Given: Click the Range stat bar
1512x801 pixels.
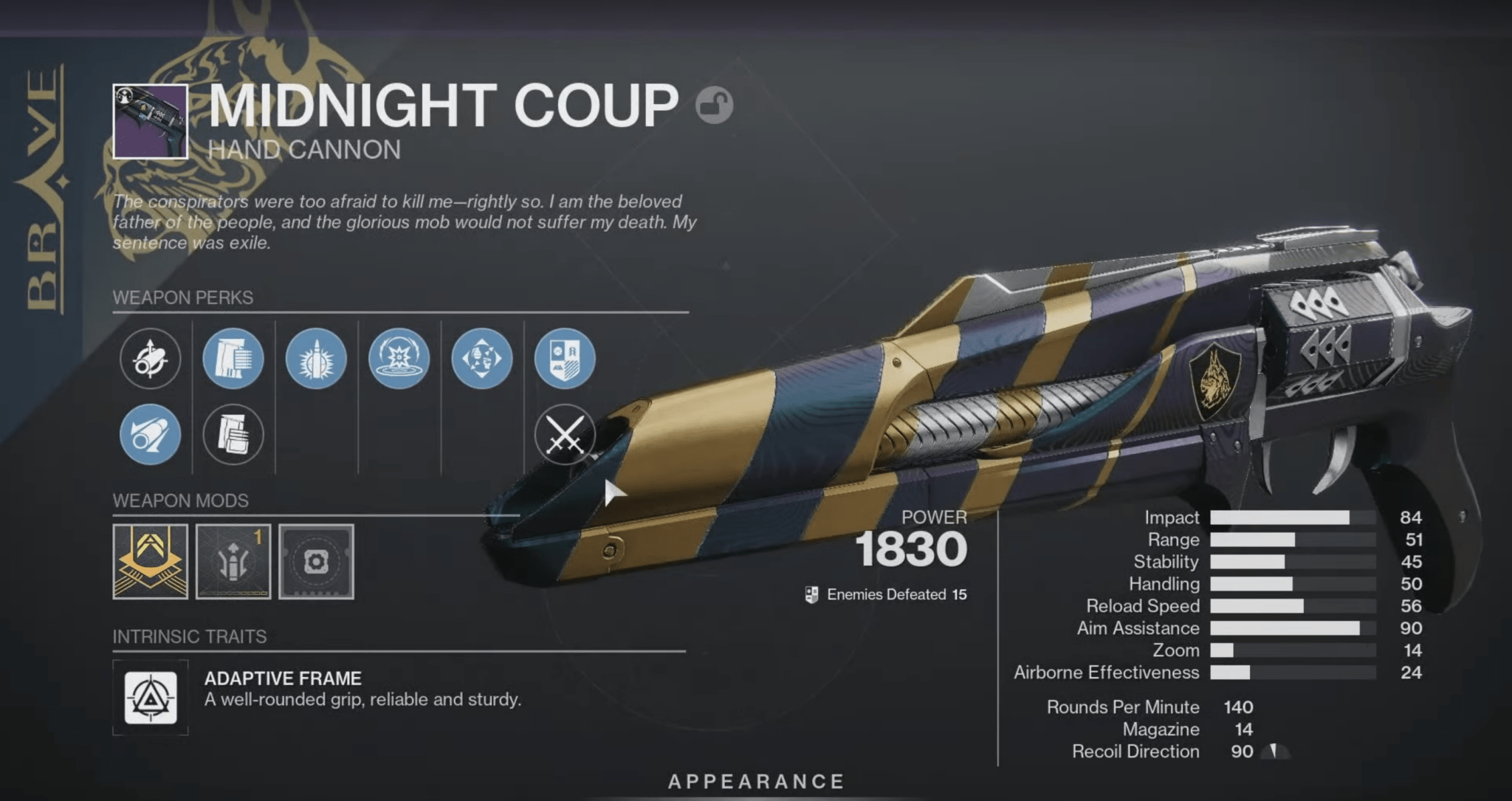Looking at the screenshot, I should coord(1292,540).
